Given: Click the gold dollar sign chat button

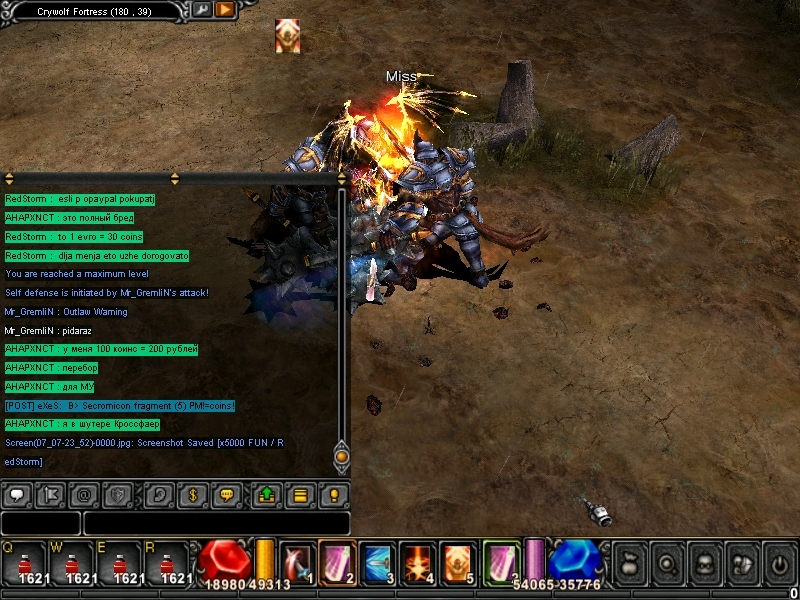Looking at the screenshot, I should coord(192,494).
